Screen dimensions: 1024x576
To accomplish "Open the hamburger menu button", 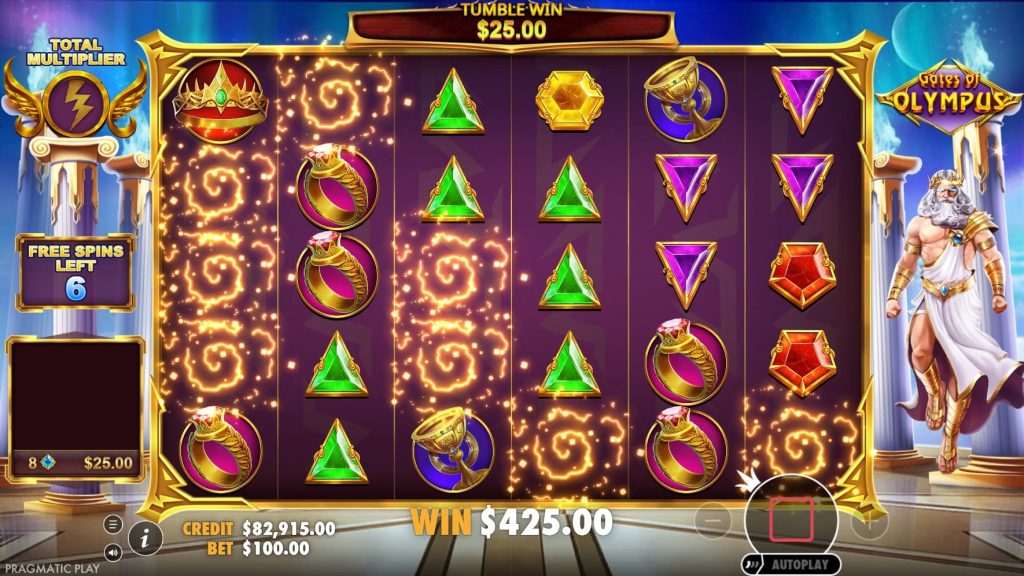I will click(113, 524).
